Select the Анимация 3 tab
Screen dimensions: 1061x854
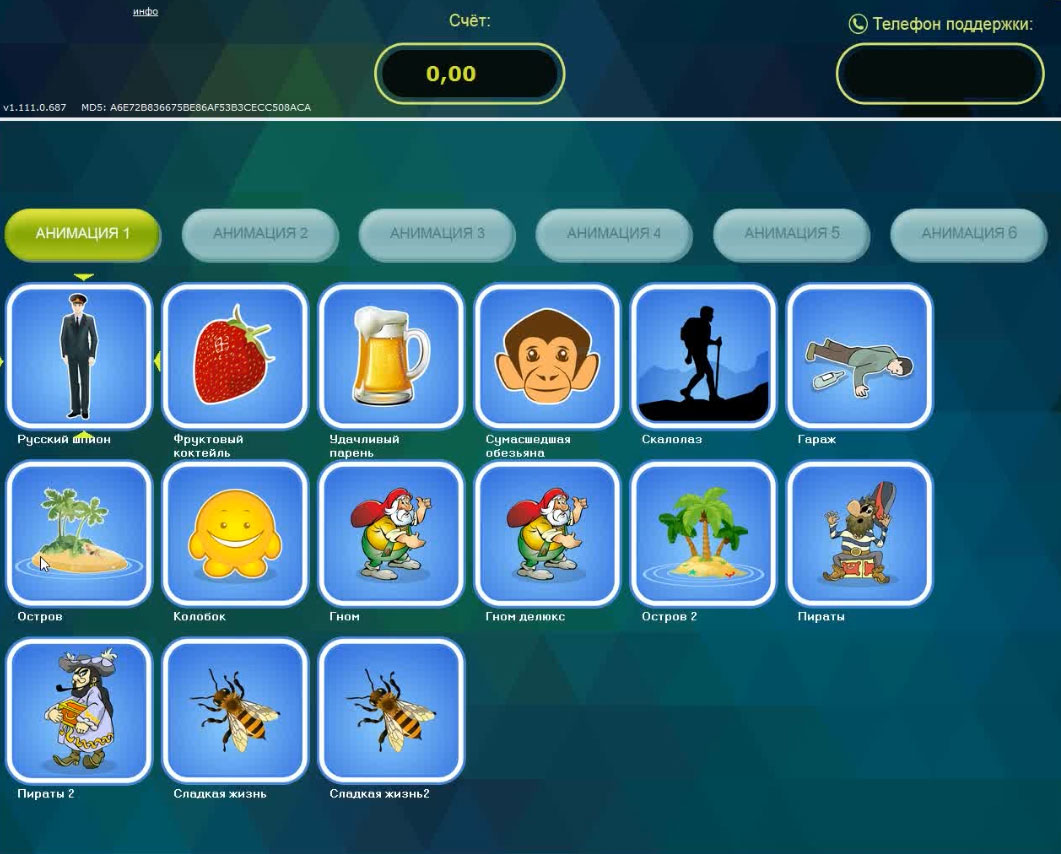pos(437,234)
